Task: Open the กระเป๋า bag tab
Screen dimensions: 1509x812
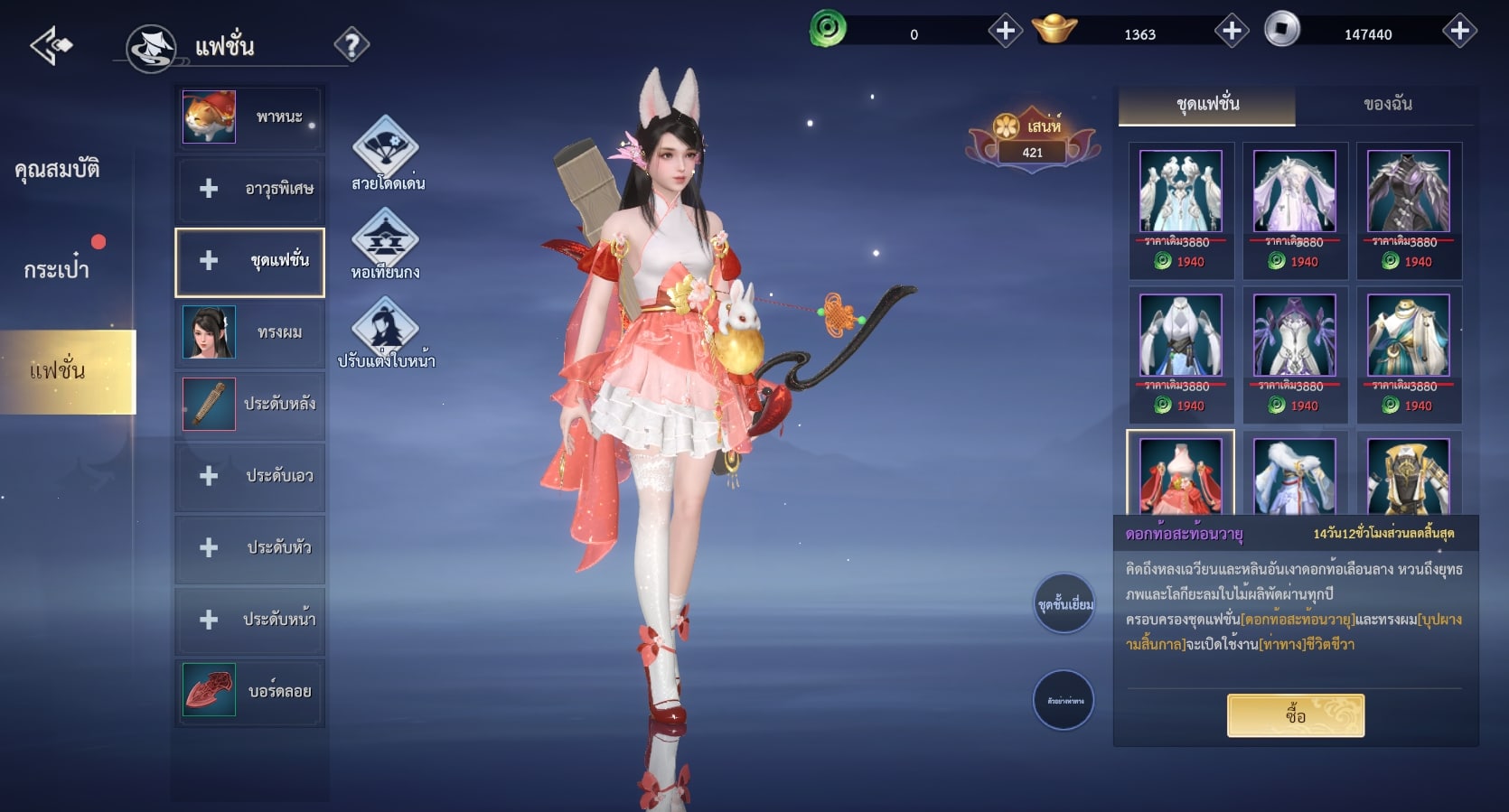Action: click(x=57, y=269)
